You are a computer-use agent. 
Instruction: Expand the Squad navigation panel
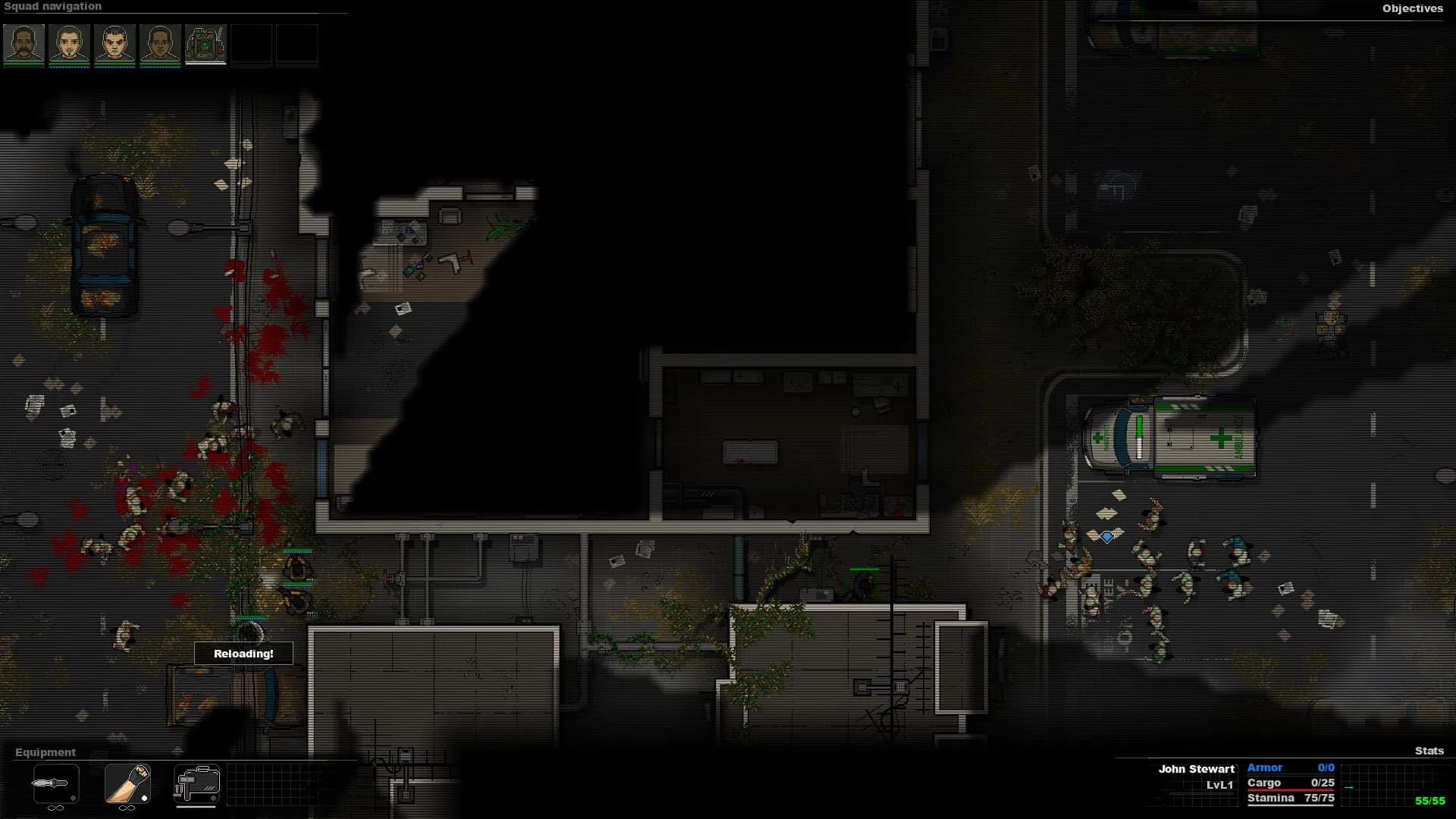click(x=55, y=6)
